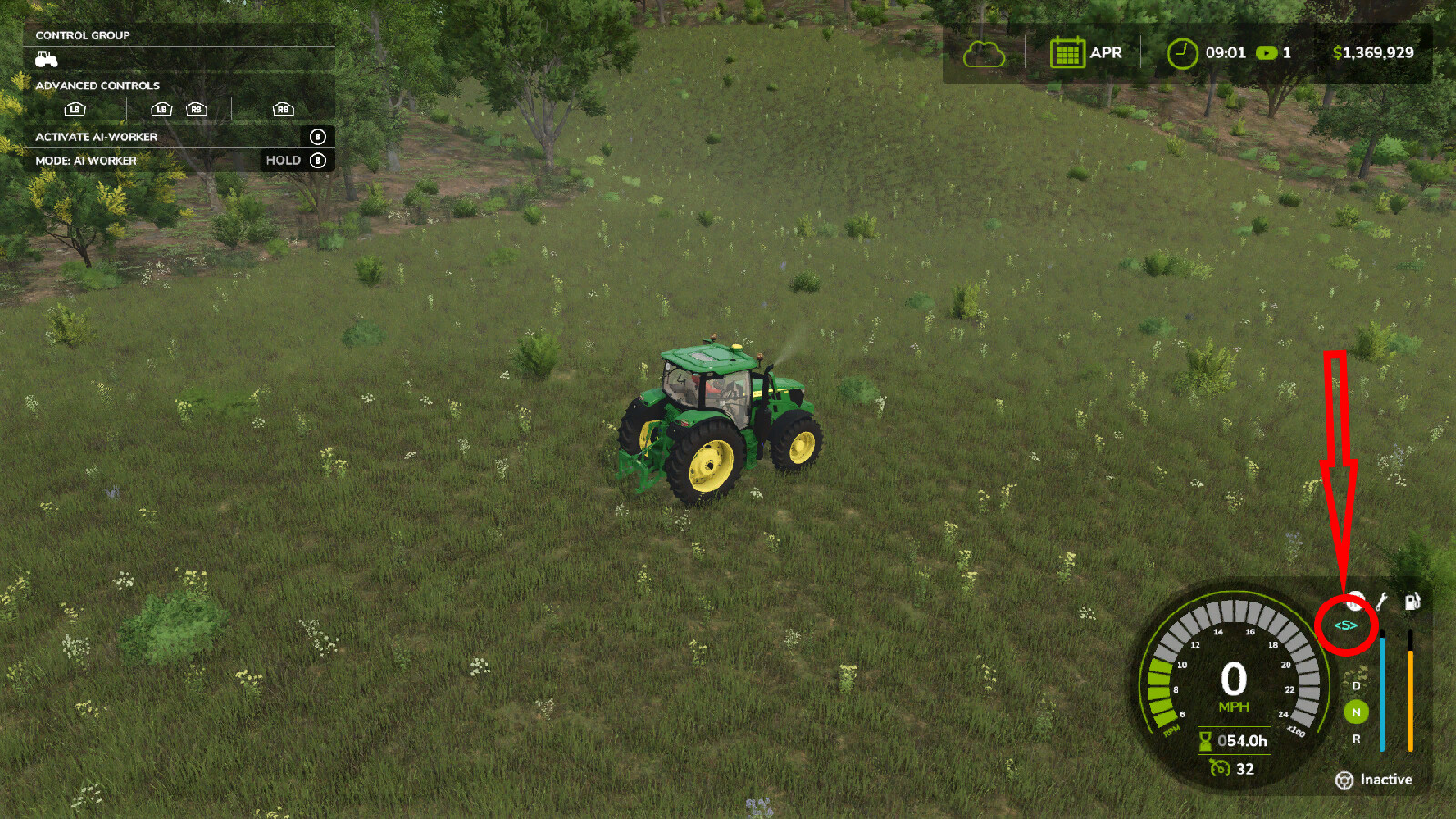Open the calendar showing APR
Viewport: 1456px width, 819px height.
(x=1068, y=52)
